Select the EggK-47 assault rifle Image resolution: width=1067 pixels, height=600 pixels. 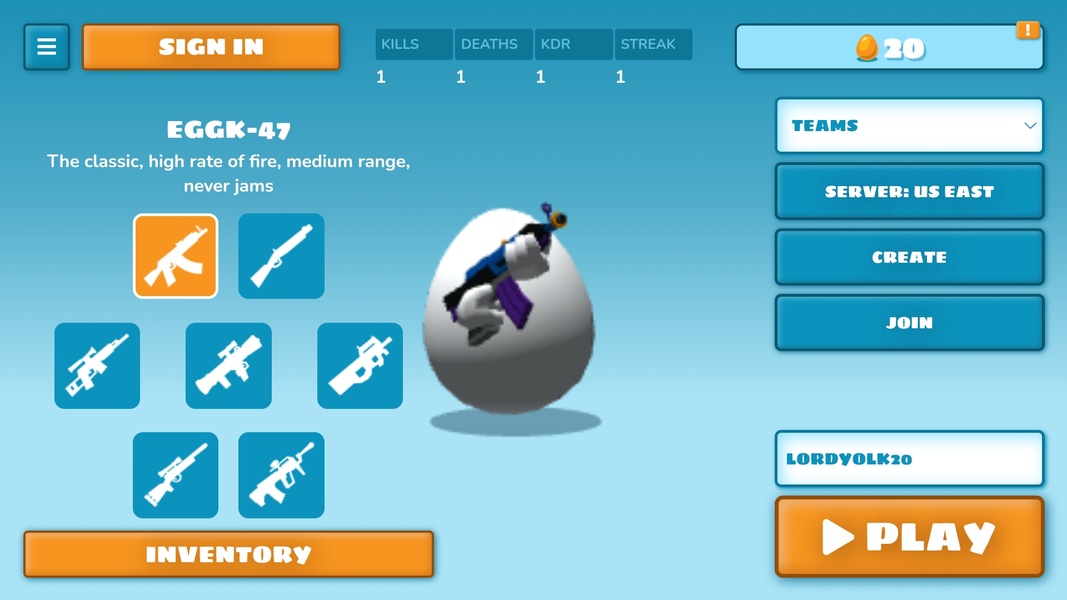176,256
